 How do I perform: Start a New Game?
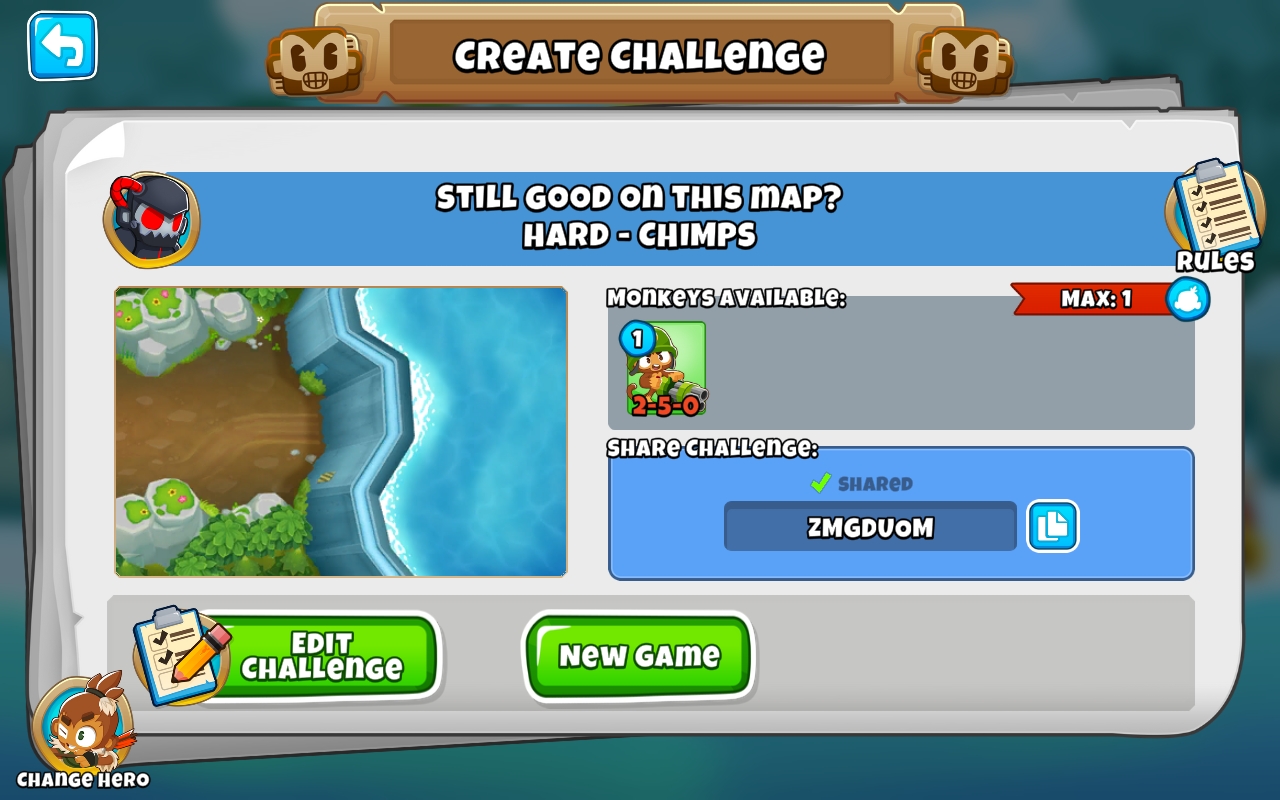[639, 656]
